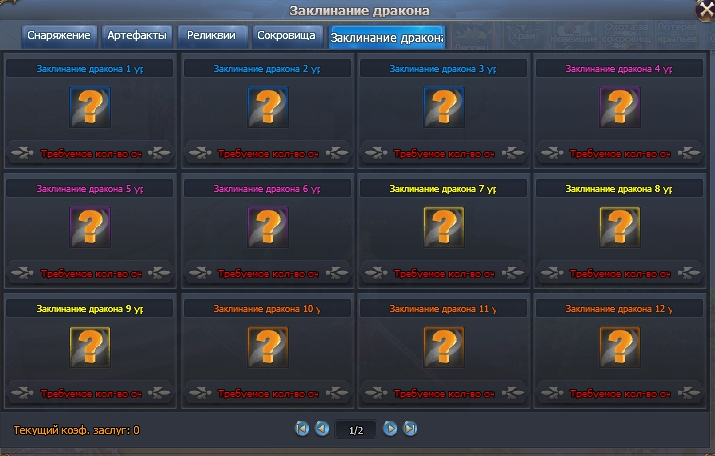
Task: Jump to the first page
Action: point(302,429)
